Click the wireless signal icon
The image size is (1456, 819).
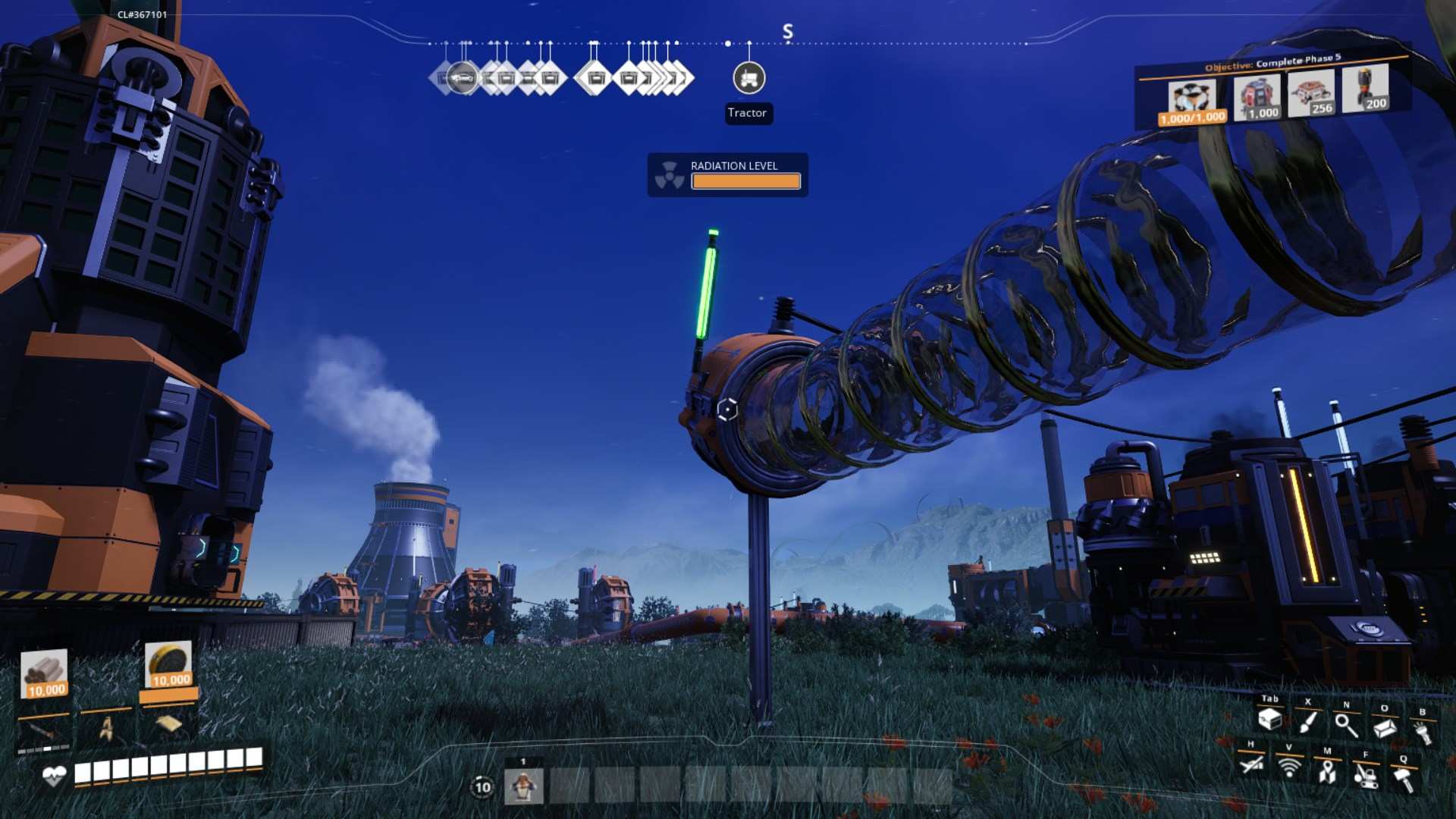[1288, 767]
